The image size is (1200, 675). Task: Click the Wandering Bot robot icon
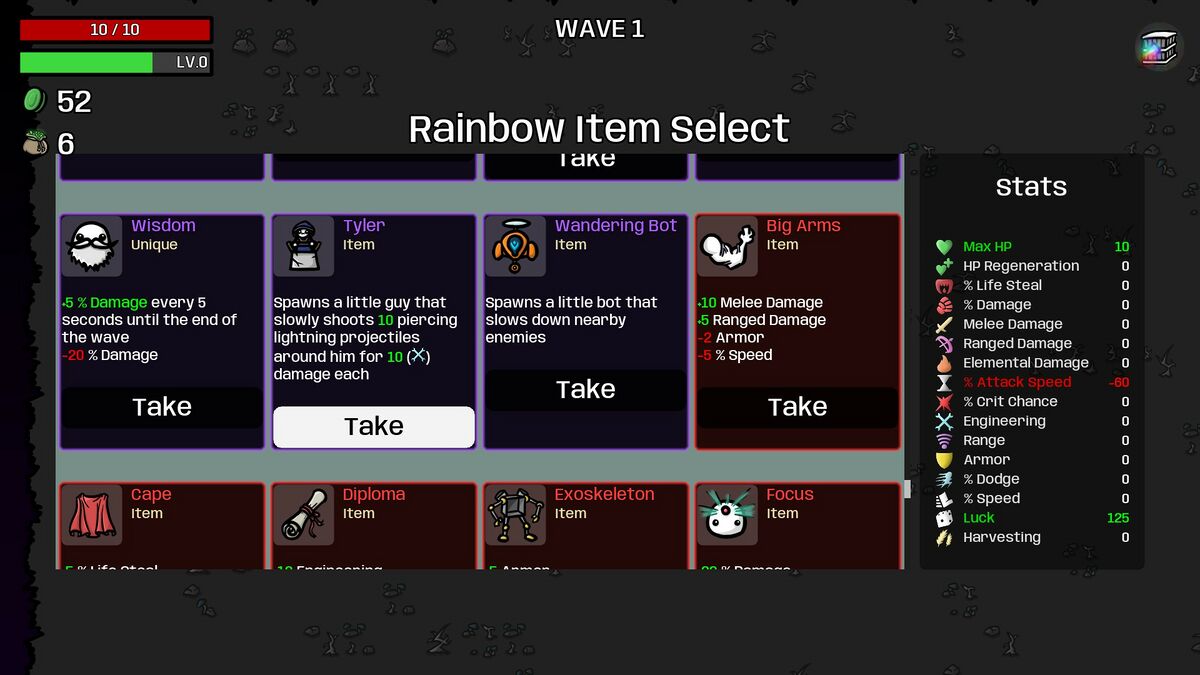pyautogui.click(x=515, y=246)
